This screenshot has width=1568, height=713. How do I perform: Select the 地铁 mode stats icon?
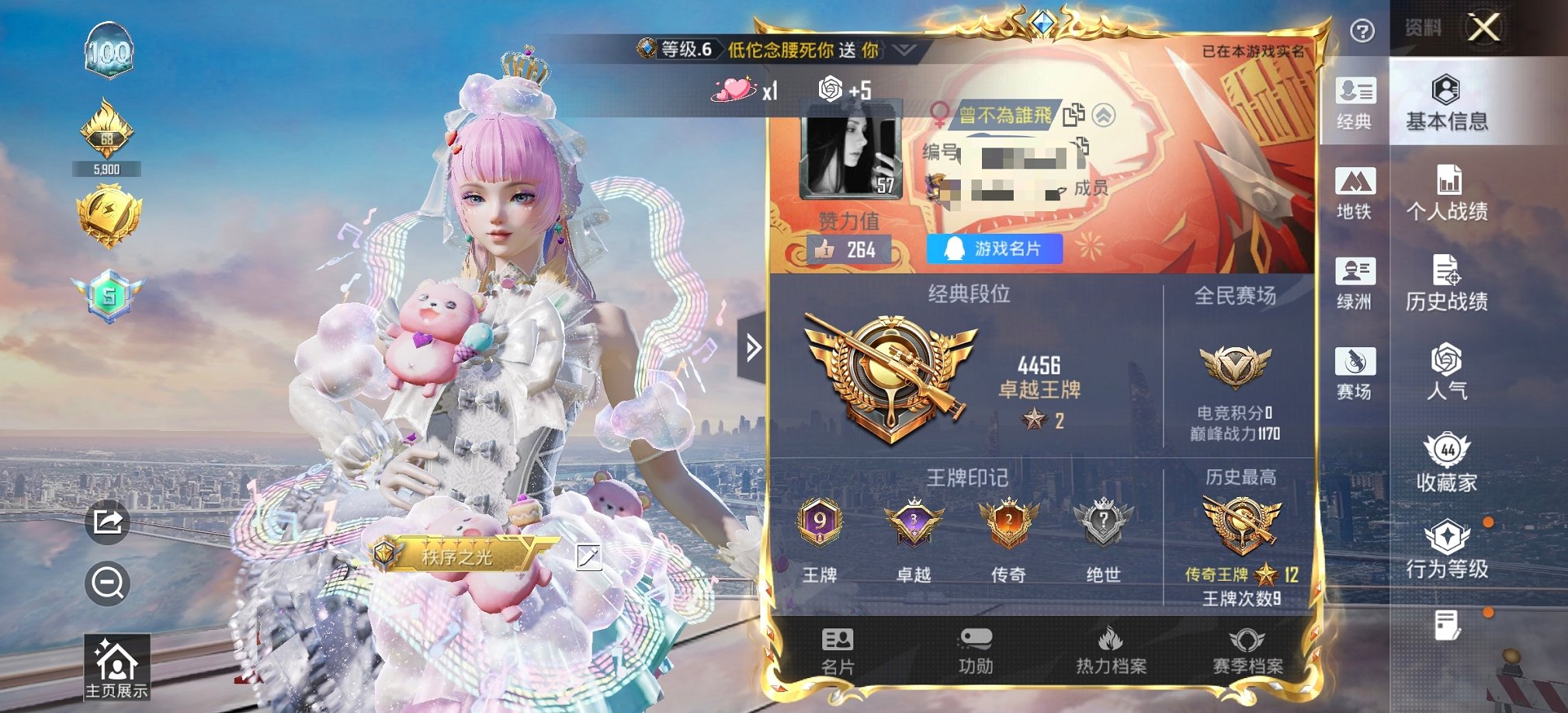(x=1355, y=190)
